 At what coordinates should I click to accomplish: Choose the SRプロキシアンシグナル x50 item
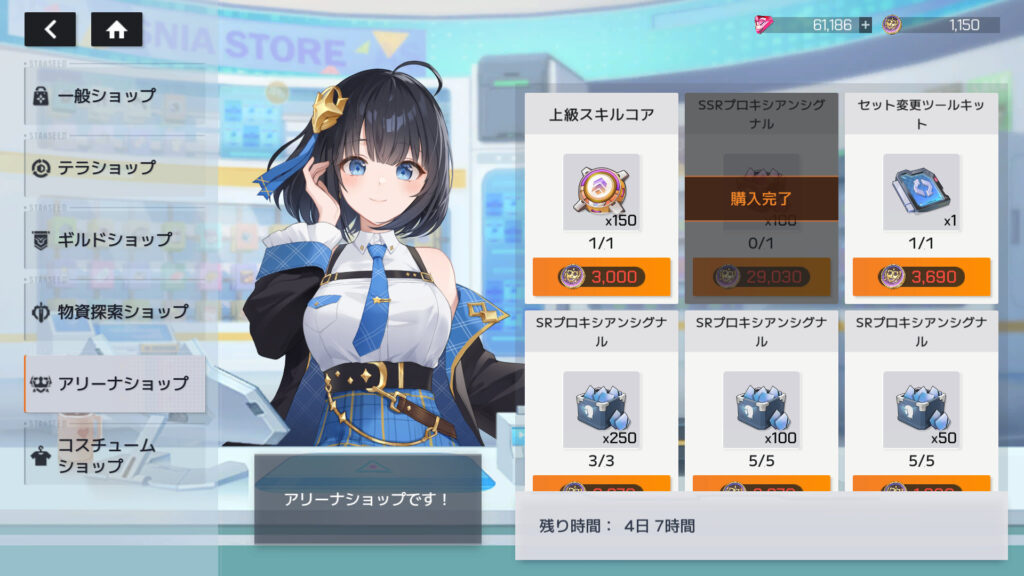(x=921, y=408)
